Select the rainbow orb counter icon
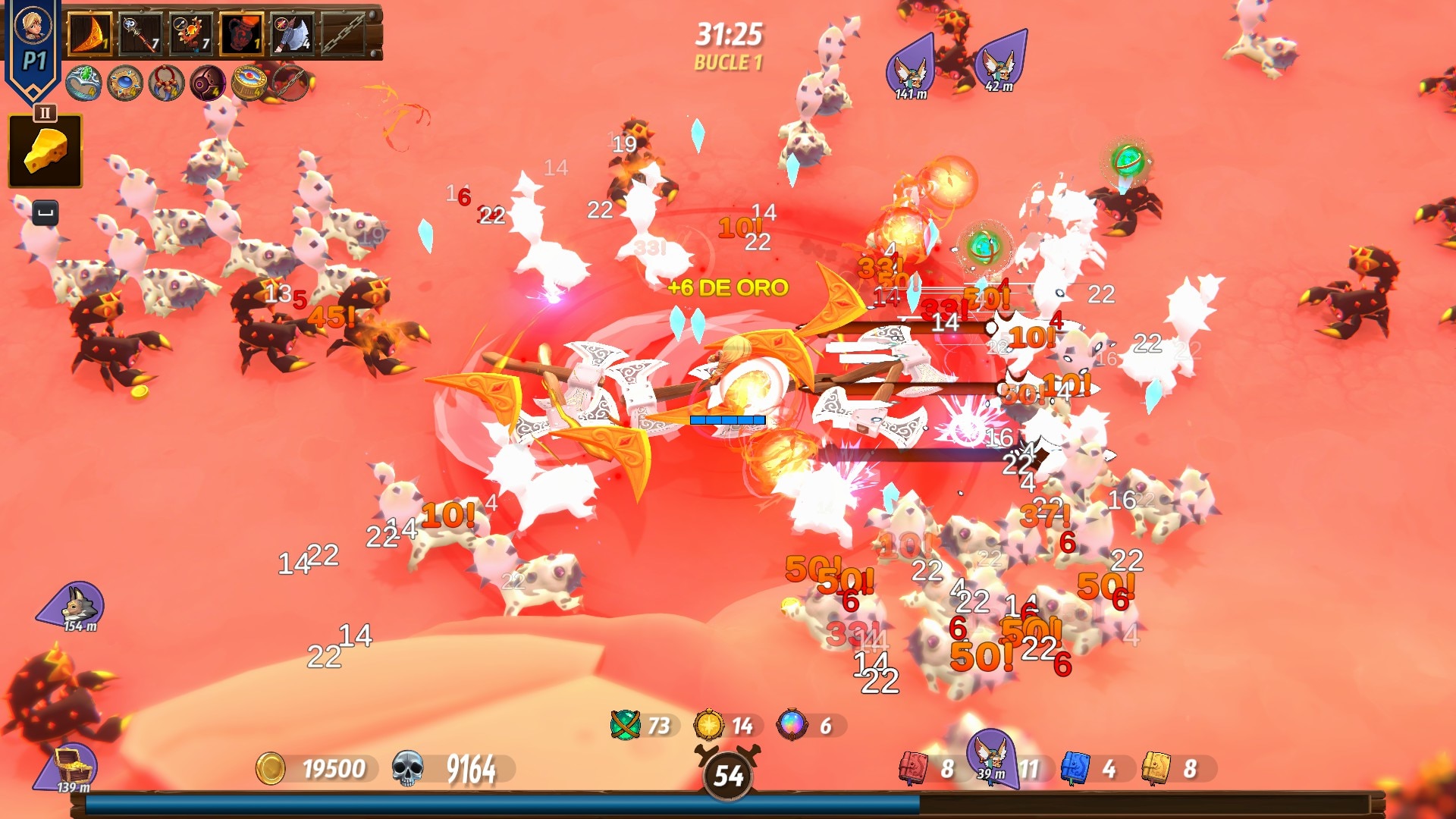1456x819 pixels. [791, 725]
